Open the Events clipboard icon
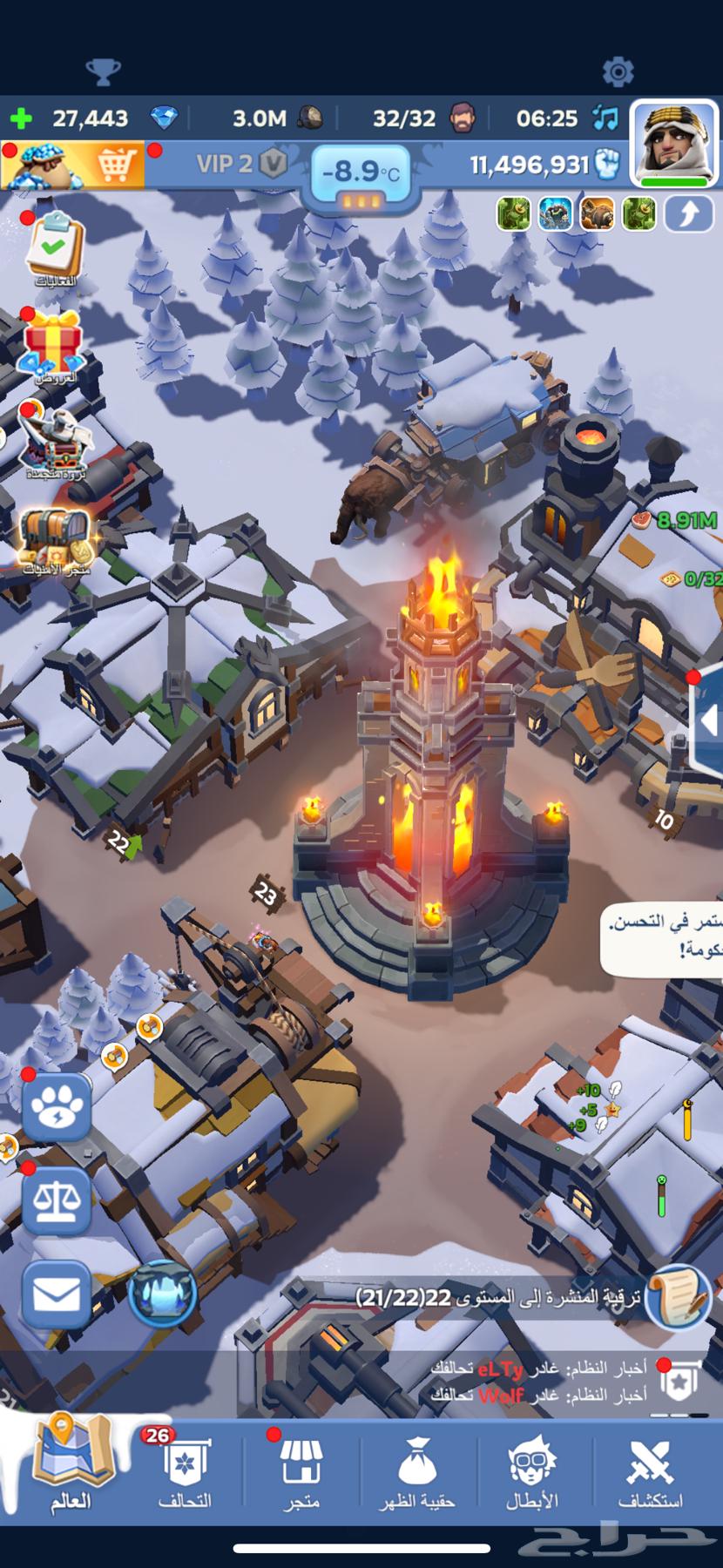 (x=54, y=248)
